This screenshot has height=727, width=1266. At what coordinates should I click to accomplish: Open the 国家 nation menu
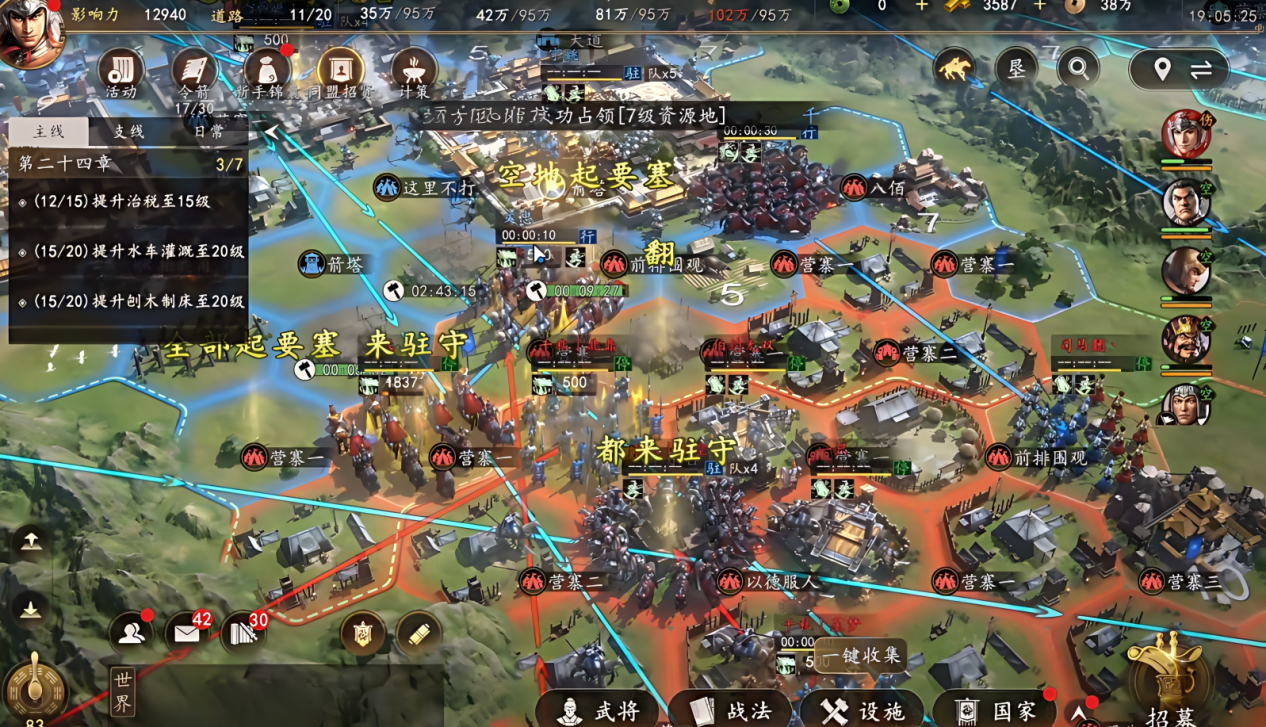point(996,709)
